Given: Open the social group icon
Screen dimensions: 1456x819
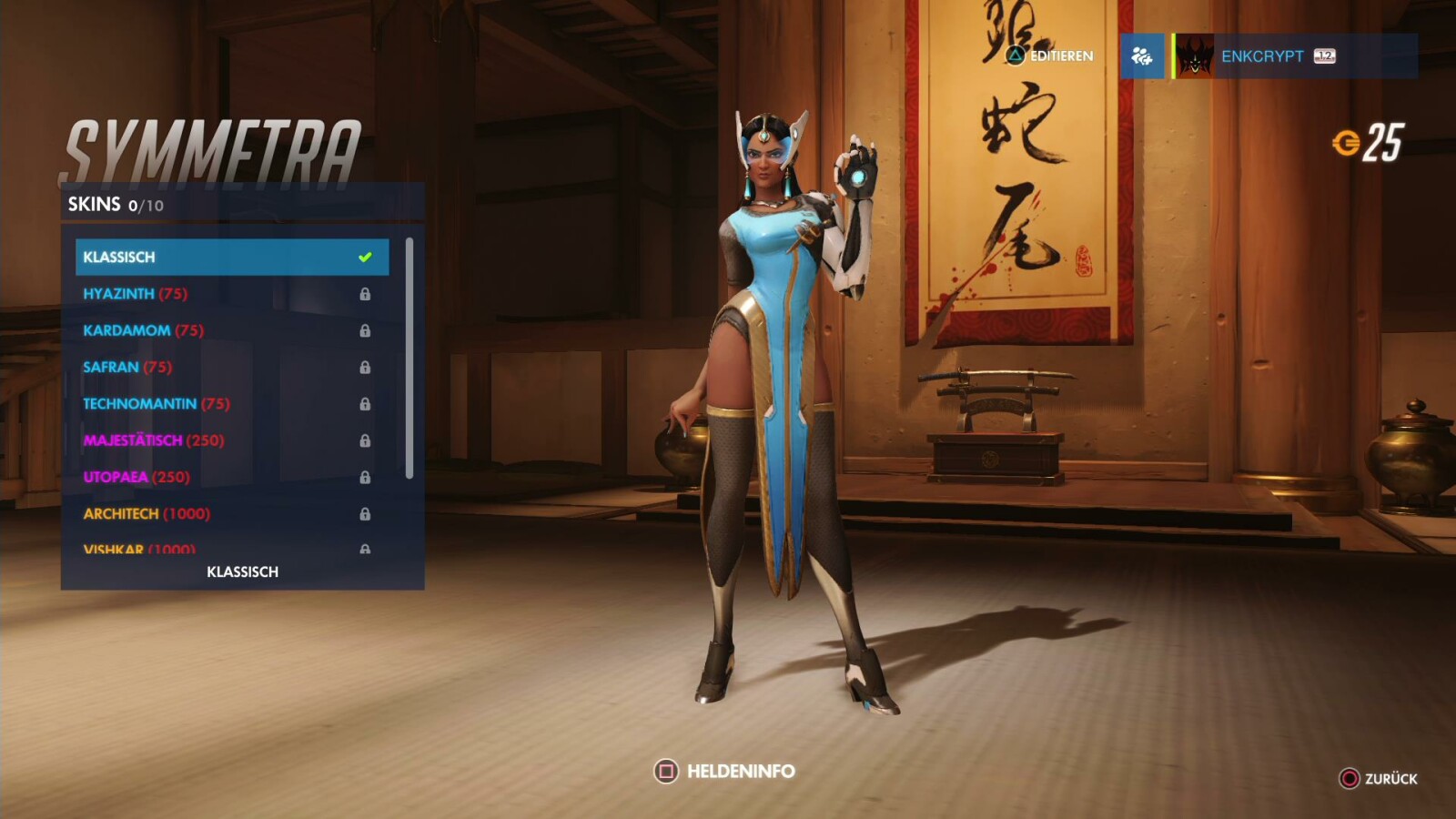Looking at the screenshot, I should (x=1142, y=56).
